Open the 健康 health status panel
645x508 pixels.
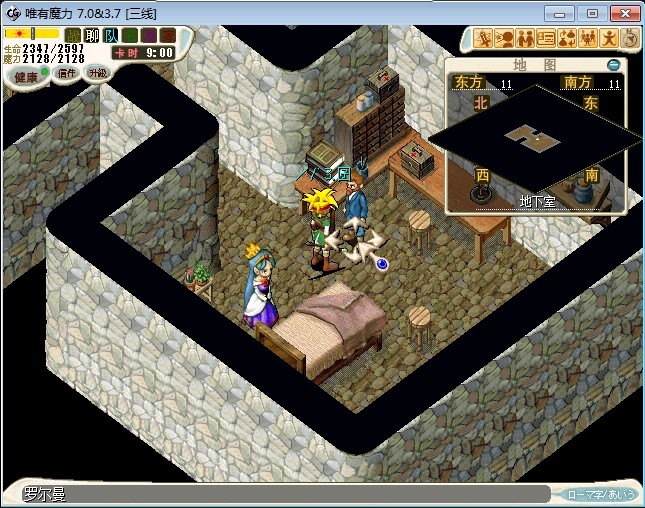[26, 76]
